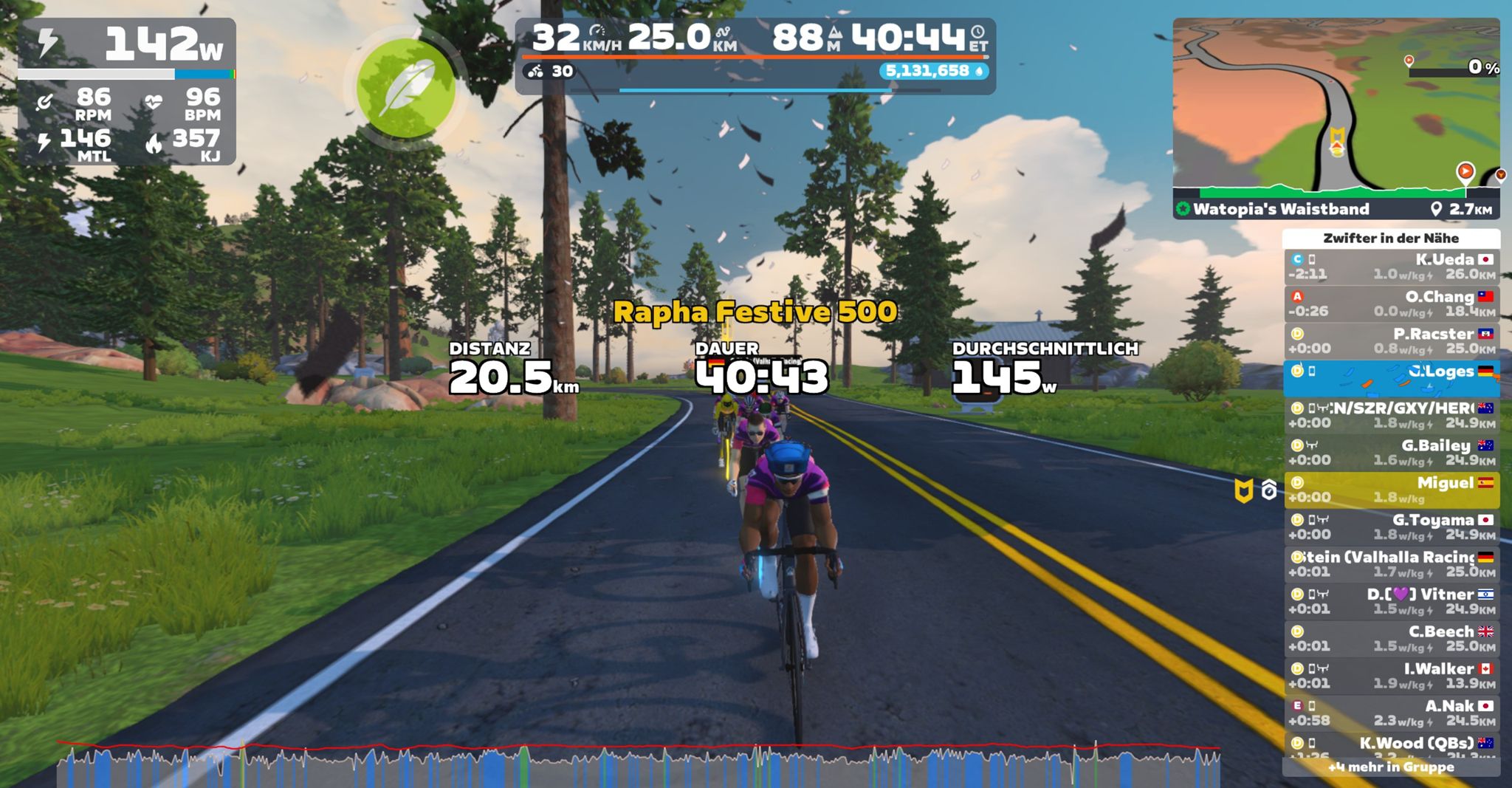This screenshot has height=788, width=1512.
Task: Select the Valhalla Racing rider row
Action: coord(1392,564)
